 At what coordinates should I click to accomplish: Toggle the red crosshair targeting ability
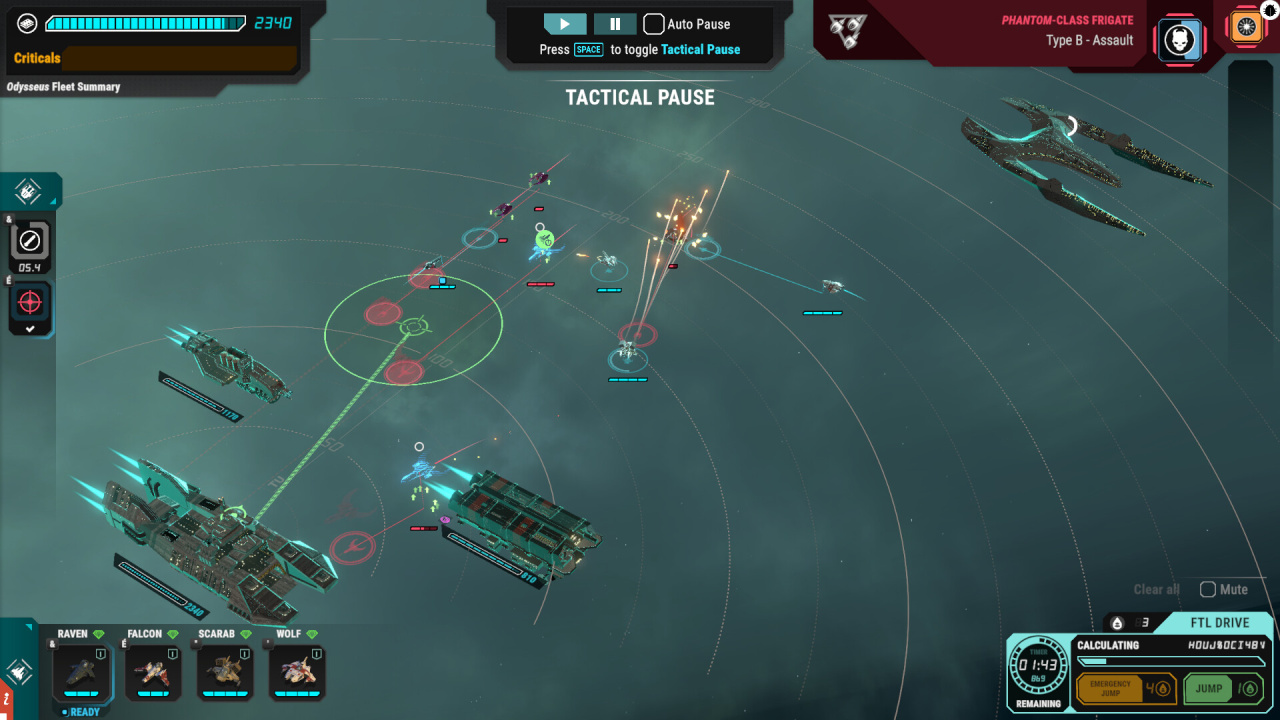point(30,303)
